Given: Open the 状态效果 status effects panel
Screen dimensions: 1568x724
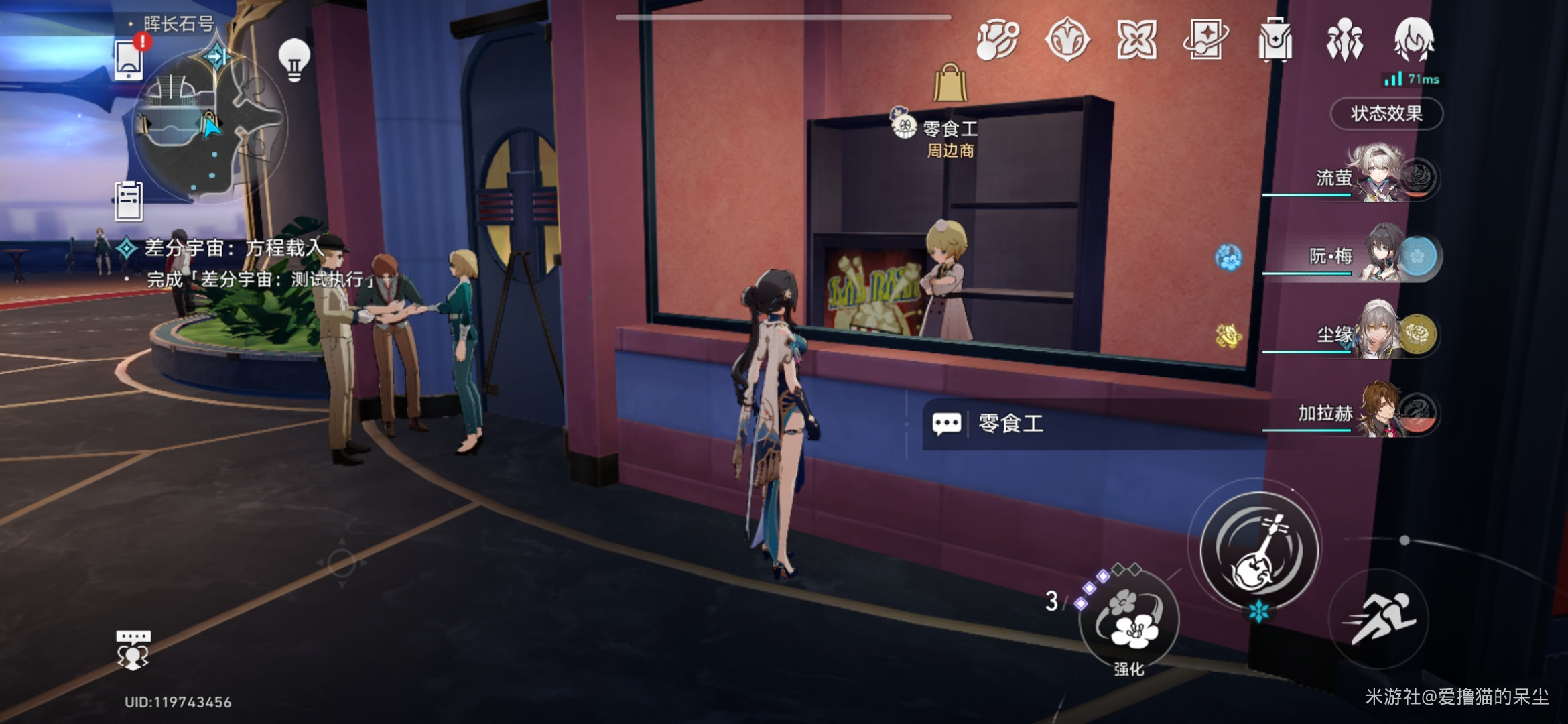Looking at the screenshot, I should click(x=1386, y=113).
